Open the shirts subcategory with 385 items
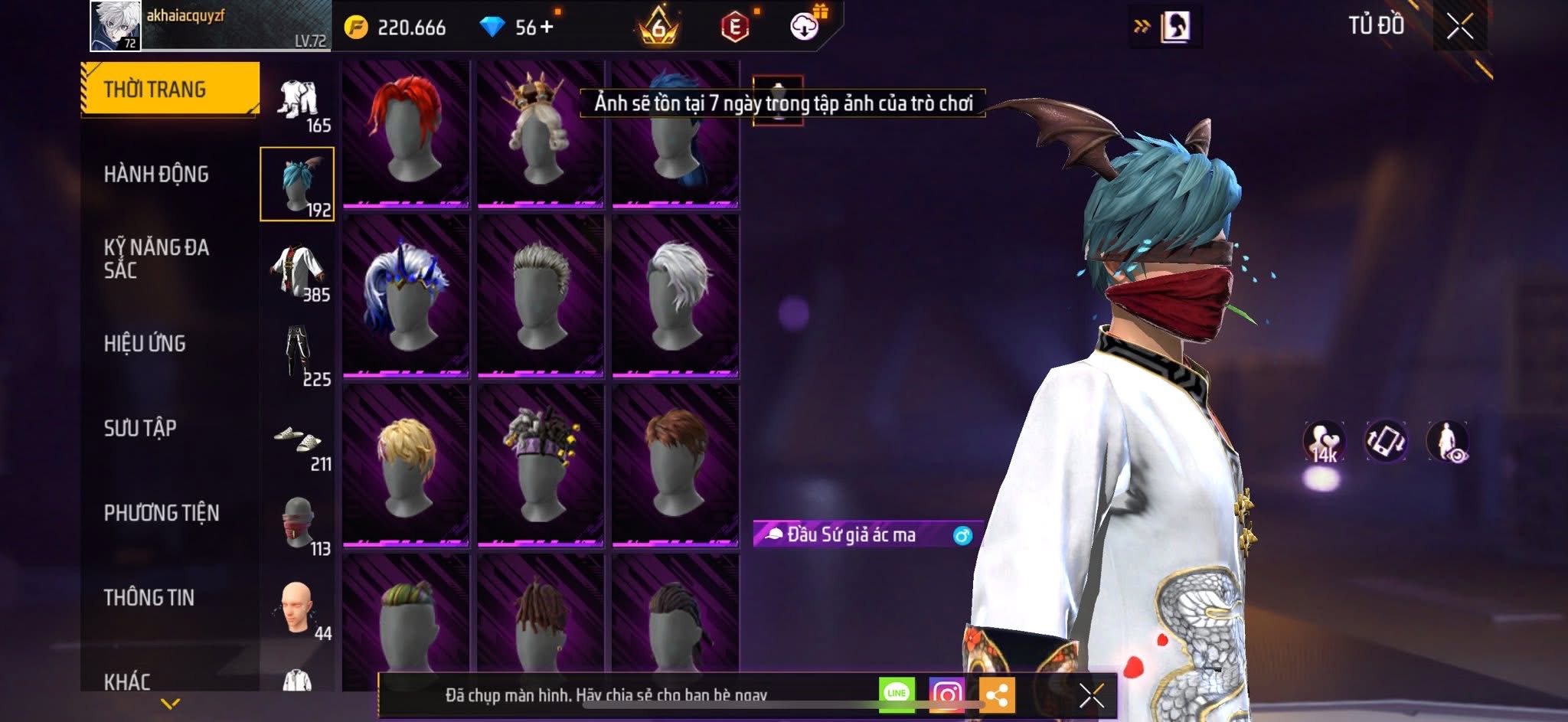 (298, 270)
